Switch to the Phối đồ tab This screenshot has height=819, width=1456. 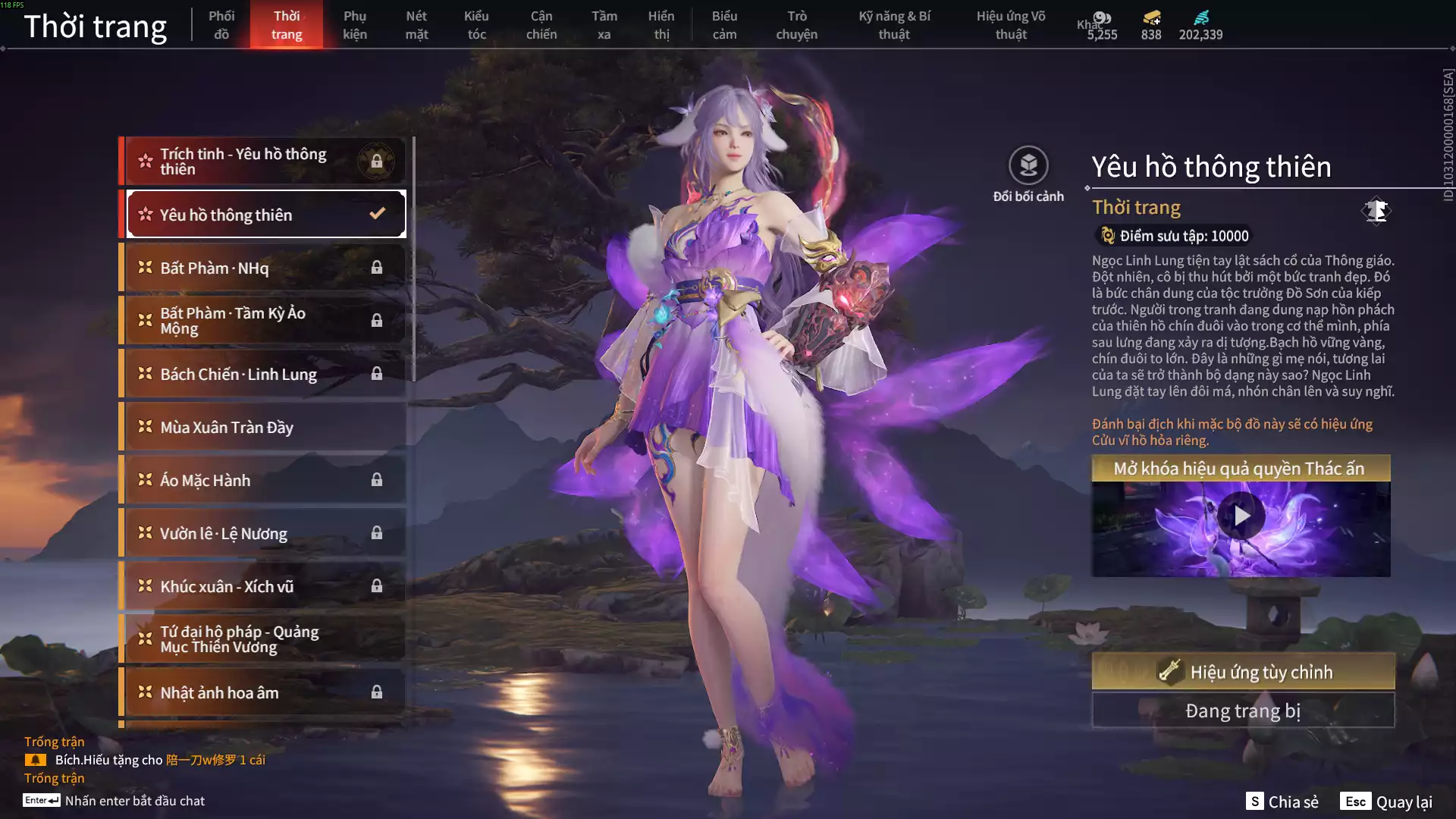pos(221,25)
